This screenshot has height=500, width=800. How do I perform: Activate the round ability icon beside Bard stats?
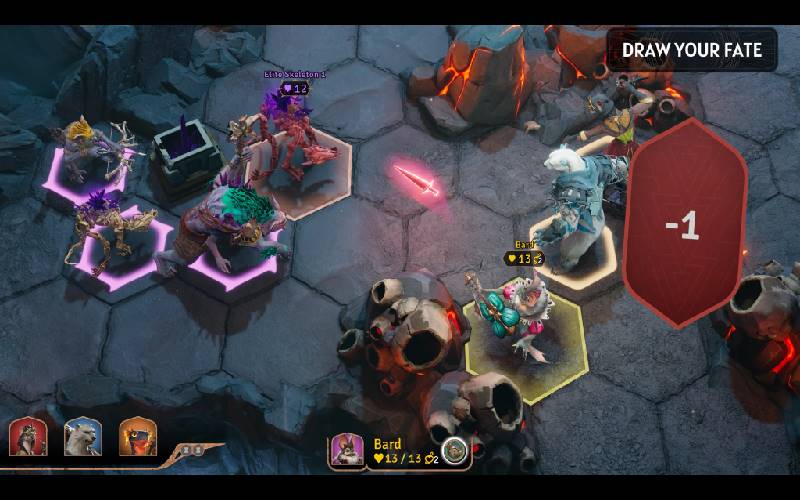click(x=455, y=451)
